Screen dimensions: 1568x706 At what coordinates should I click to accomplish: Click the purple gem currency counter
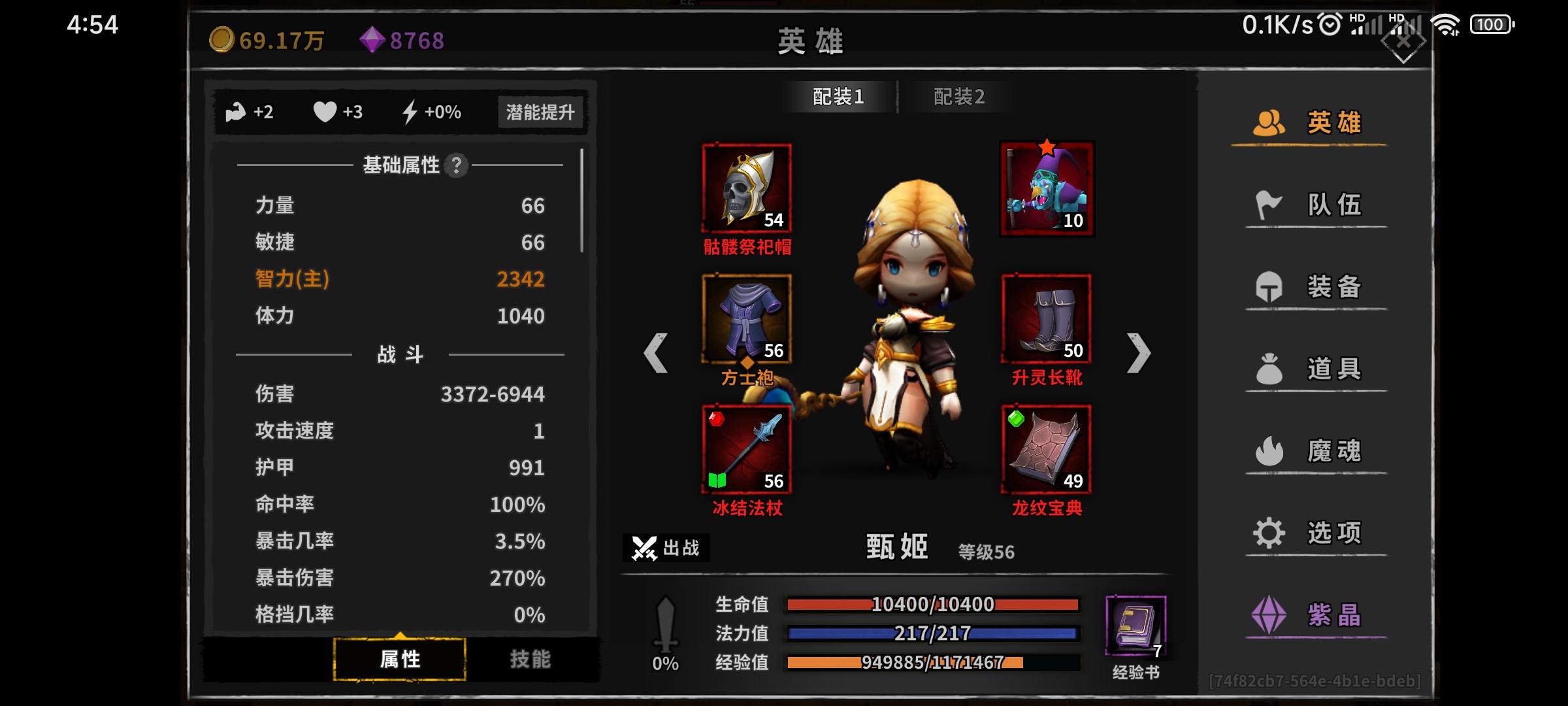(x=402, y=41)
